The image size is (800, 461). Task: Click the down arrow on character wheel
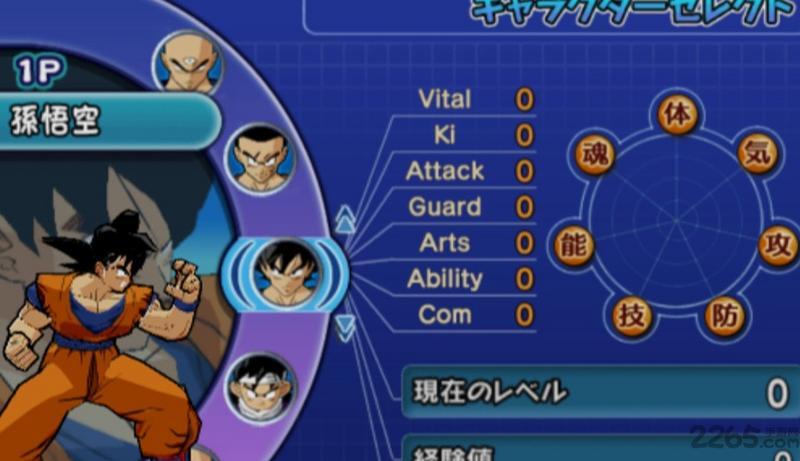point(345,326)
